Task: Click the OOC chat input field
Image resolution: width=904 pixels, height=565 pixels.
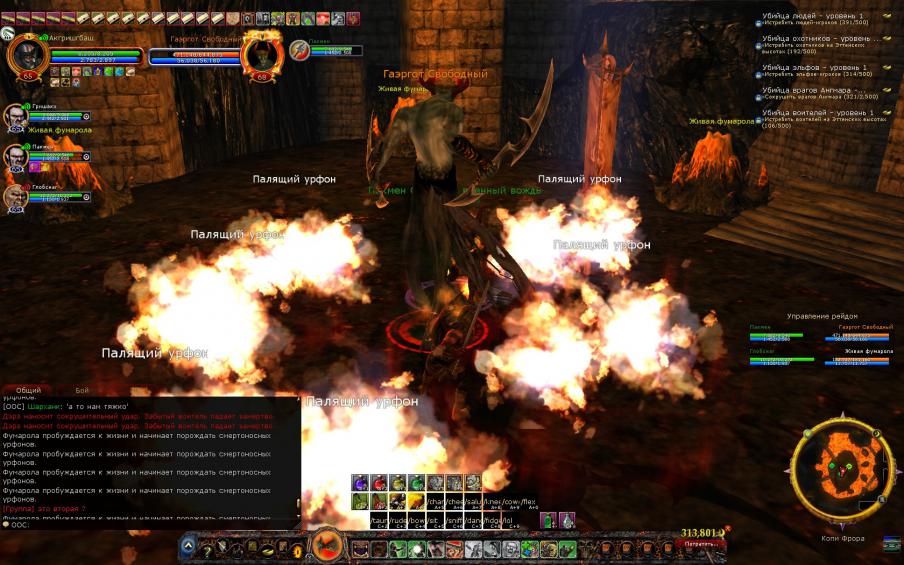Action: pos(150,525)
